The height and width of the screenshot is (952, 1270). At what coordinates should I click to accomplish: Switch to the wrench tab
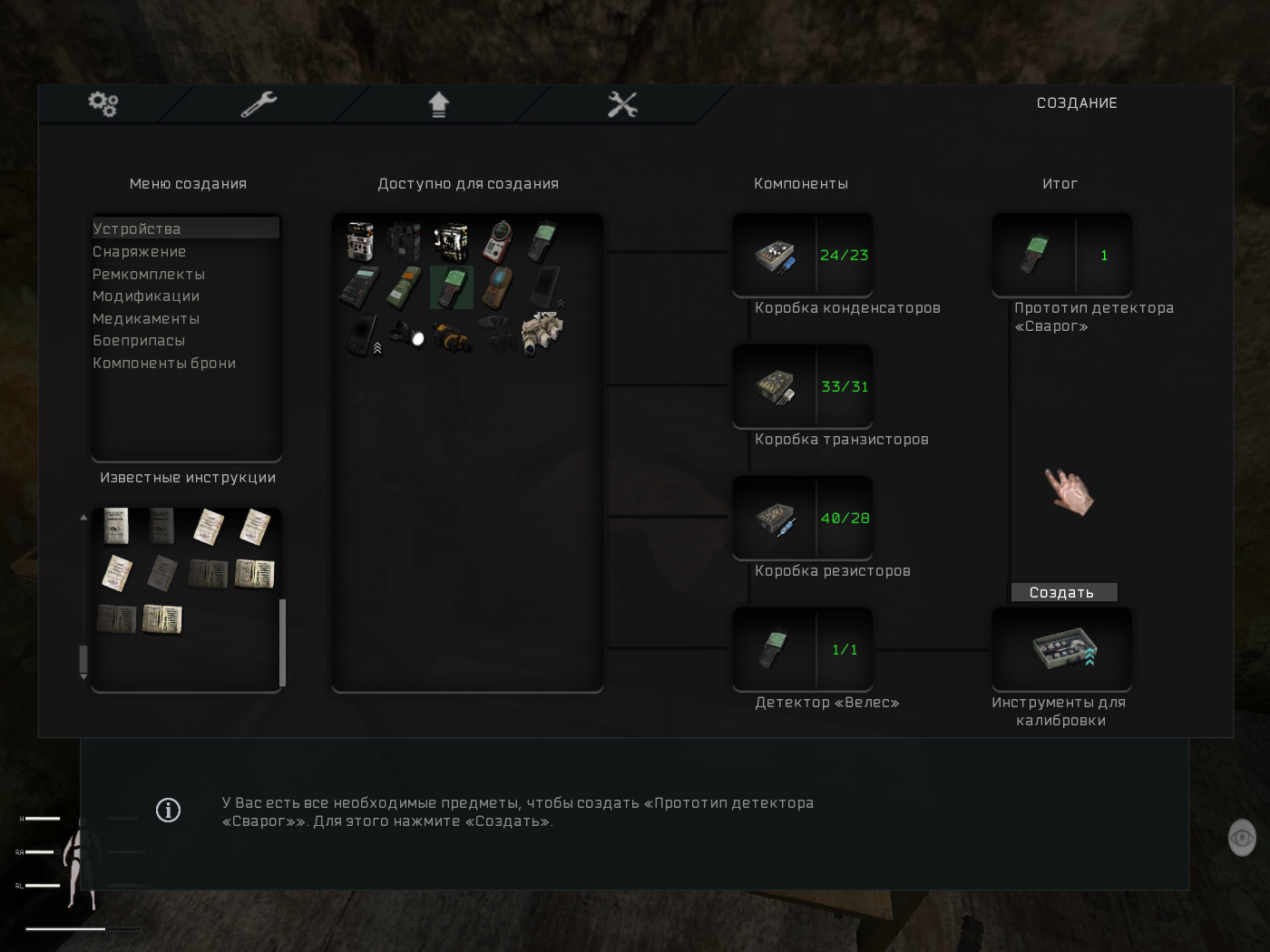tap(259, 104)
